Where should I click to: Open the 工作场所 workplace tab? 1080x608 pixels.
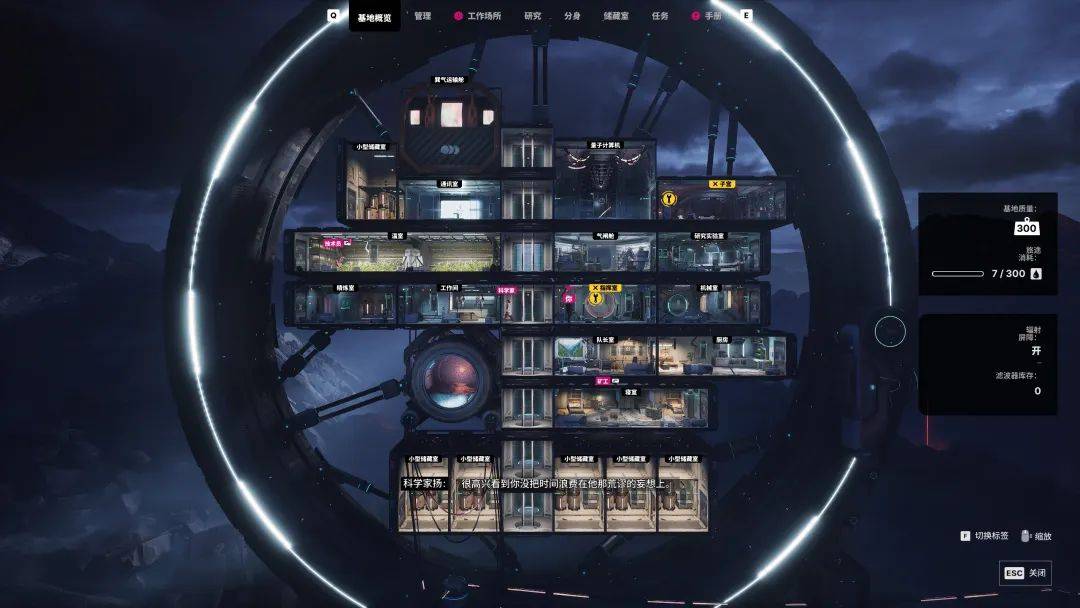[x=484, y=16]
